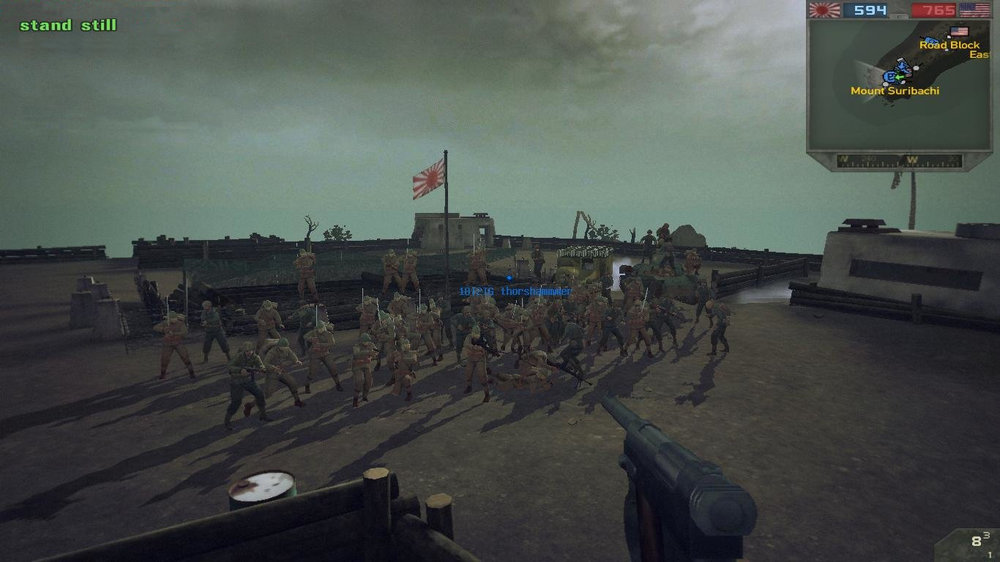This screenshot has height=562, width=1000.
Task: Click the green player arrow on the minimap
Action: 898,76
